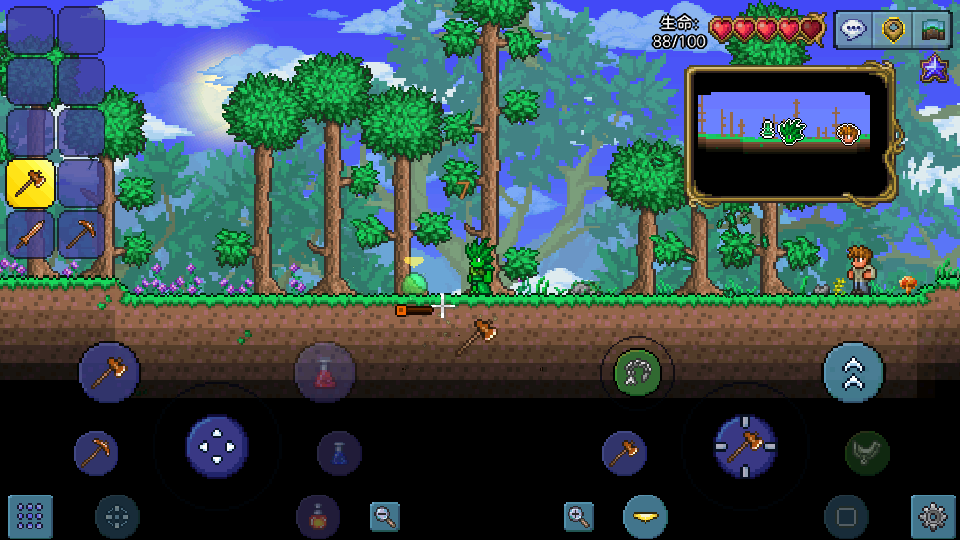Open the chat speech bubble button

(853, 29)
